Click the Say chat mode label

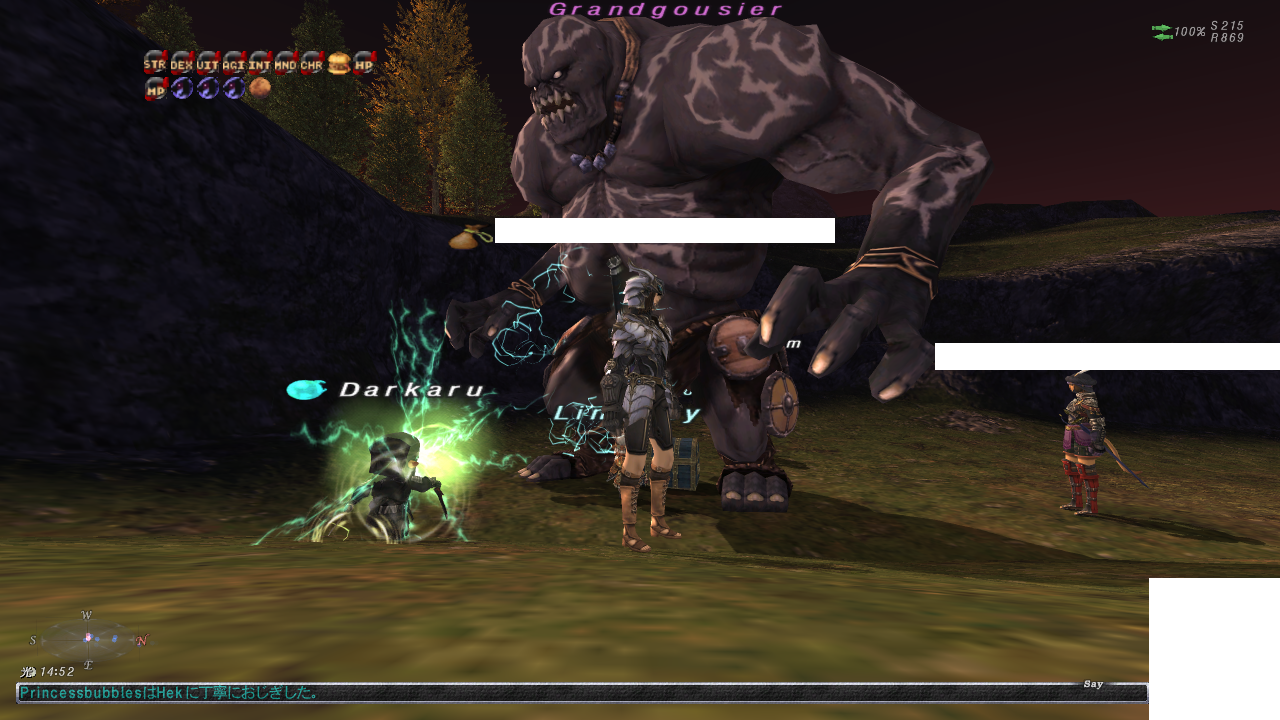1093,684
